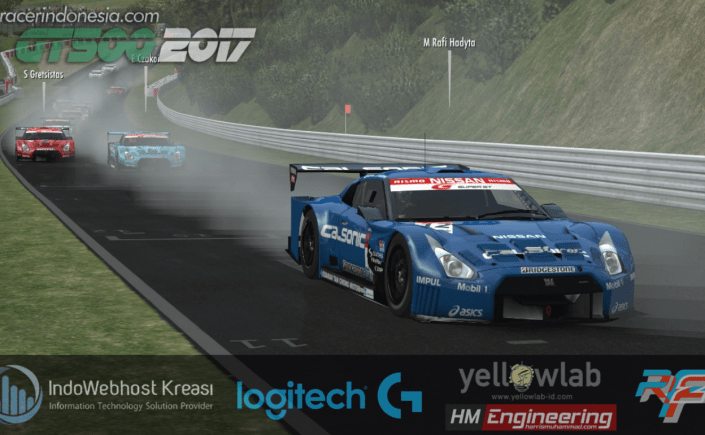
Task: Open the racerindonesia.com watermark link
Action: click(79, 15)
